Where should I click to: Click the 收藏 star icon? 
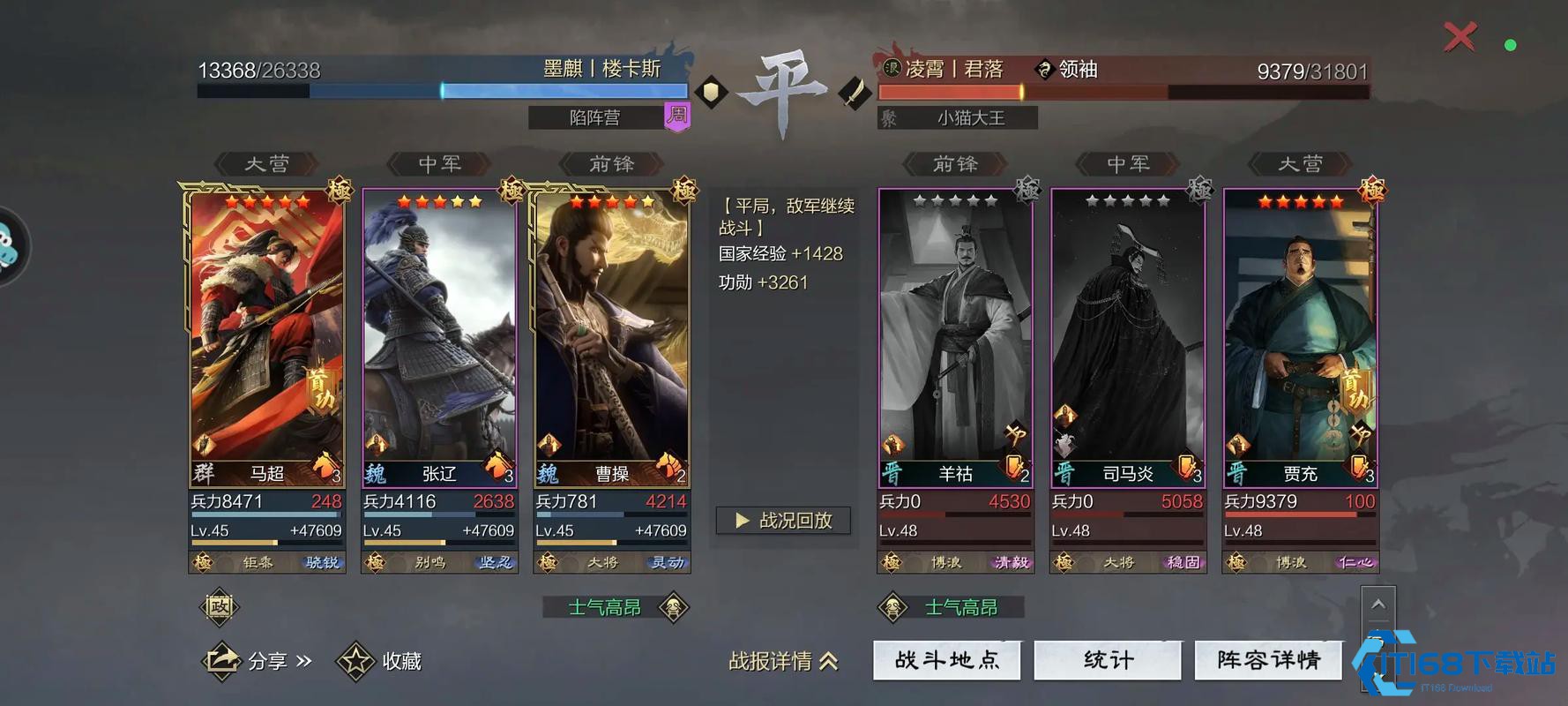(355, 660)
